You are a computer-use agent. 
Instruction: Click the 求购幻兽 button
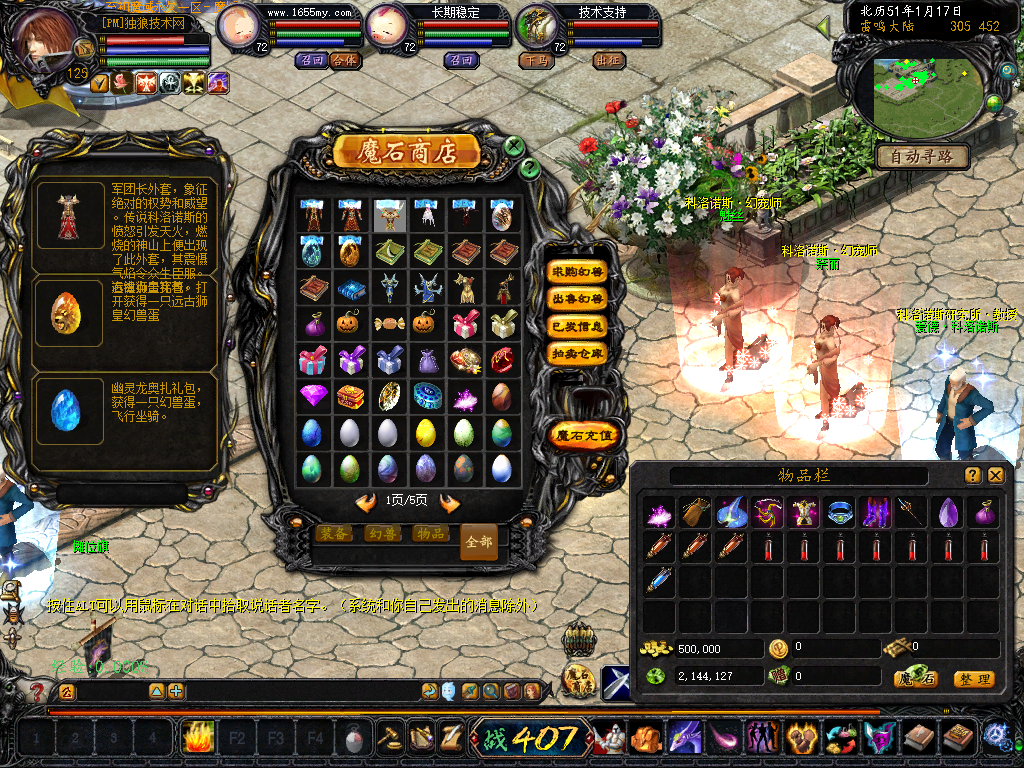click(x=578, y=272)
